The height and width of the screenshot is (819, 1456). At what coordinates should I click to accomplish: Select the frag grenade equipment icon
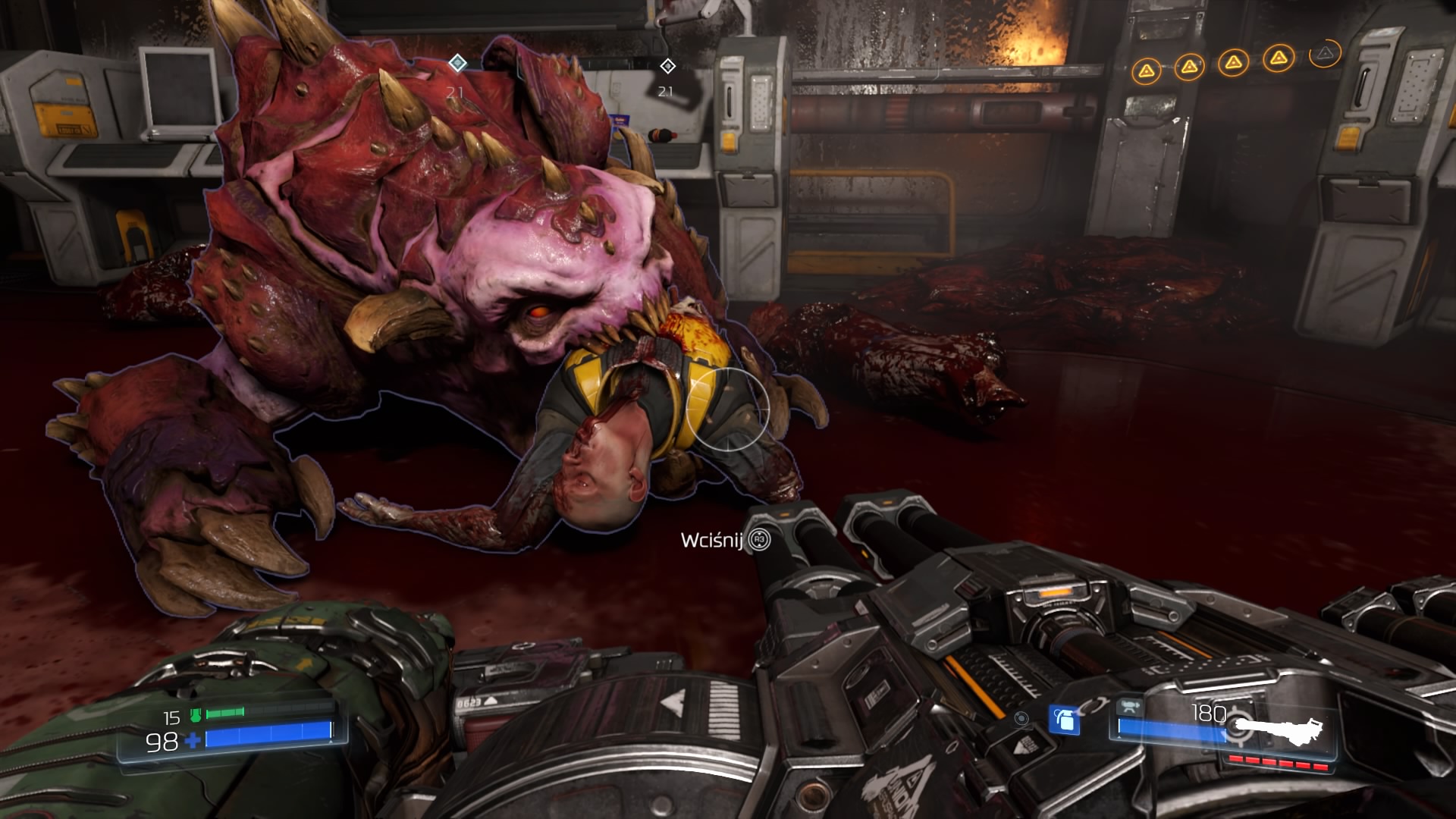click(x=1064, y=720)
